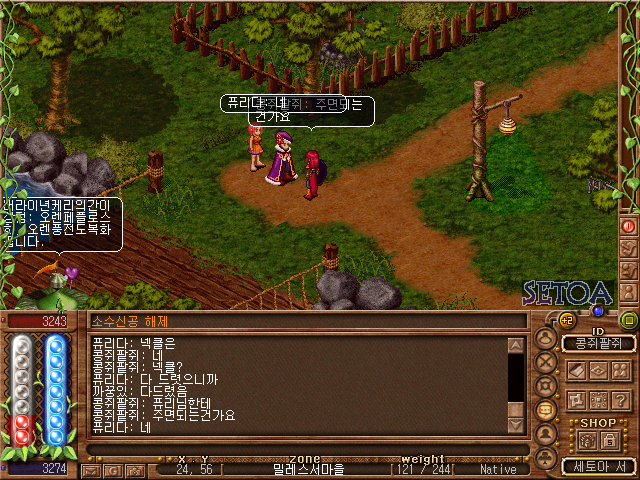Click the 공쥐팔쥐 ID name field

598,344
